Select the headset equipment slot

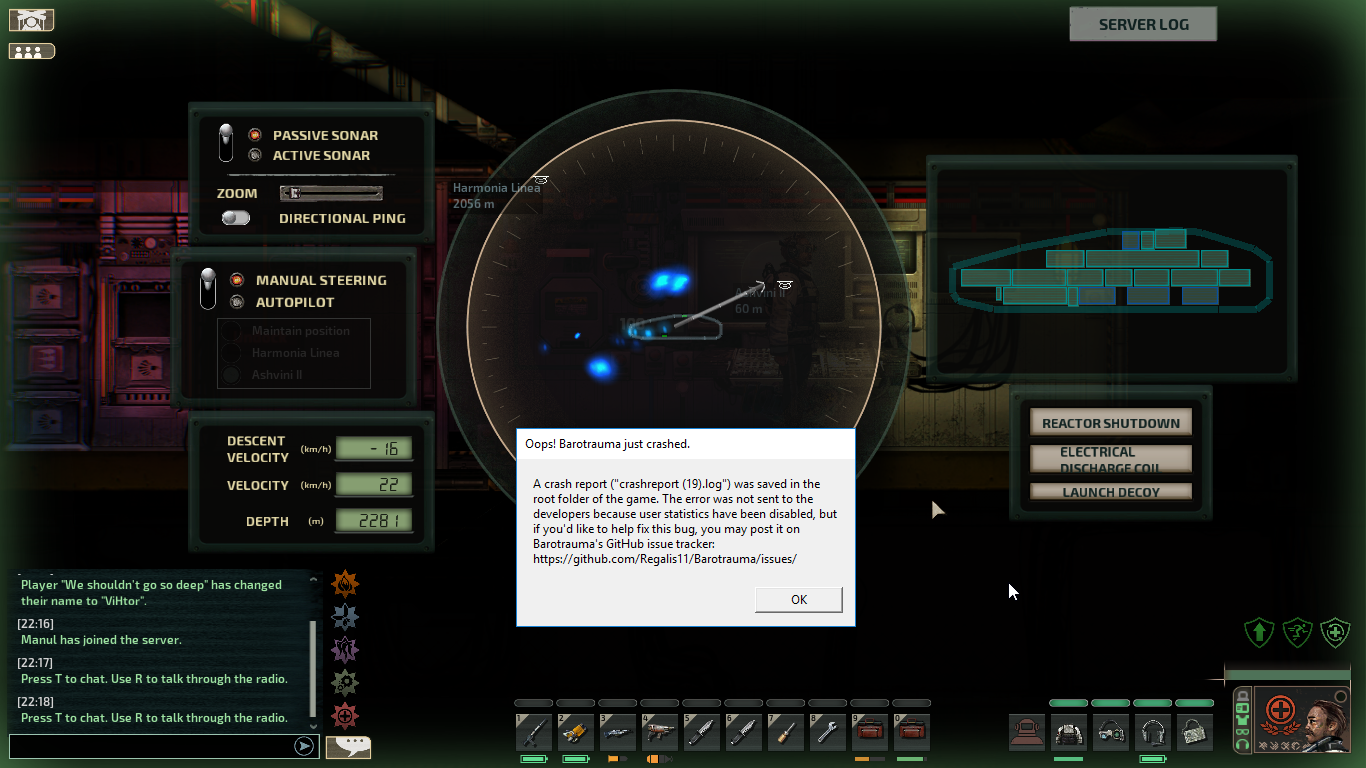point(1153,733)
